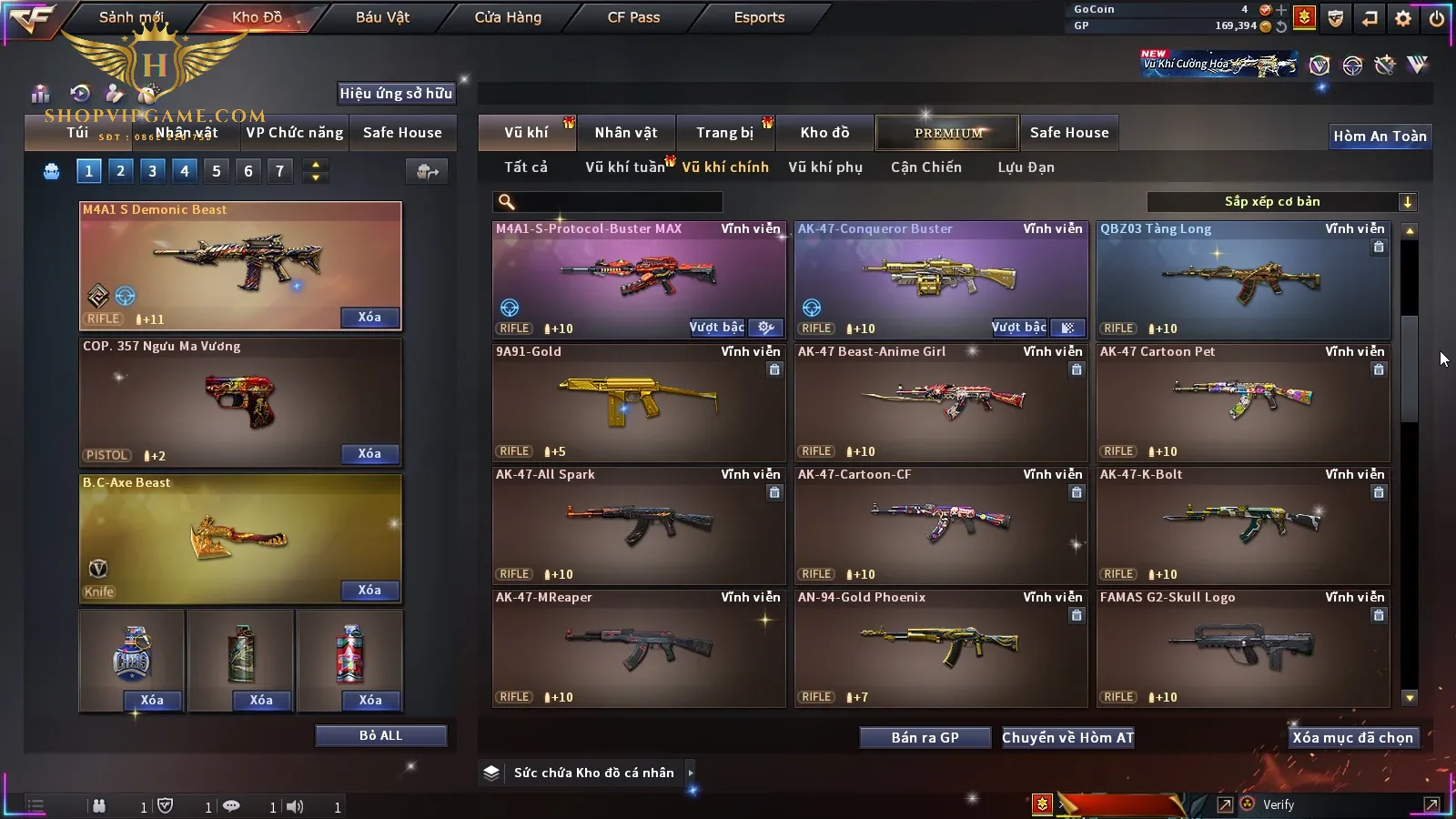Open the gear settings icon
This screenshot has width=1456, height=819.
[x=1403, y=18]
